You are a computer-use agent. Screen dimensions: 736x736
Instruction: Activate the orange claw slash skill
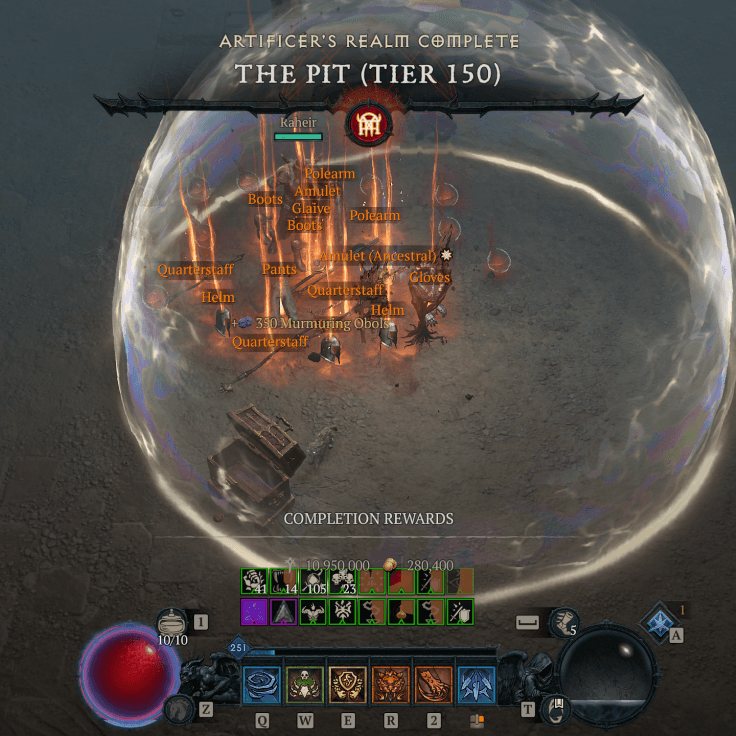pyautogui.click(x=434, y=685)
